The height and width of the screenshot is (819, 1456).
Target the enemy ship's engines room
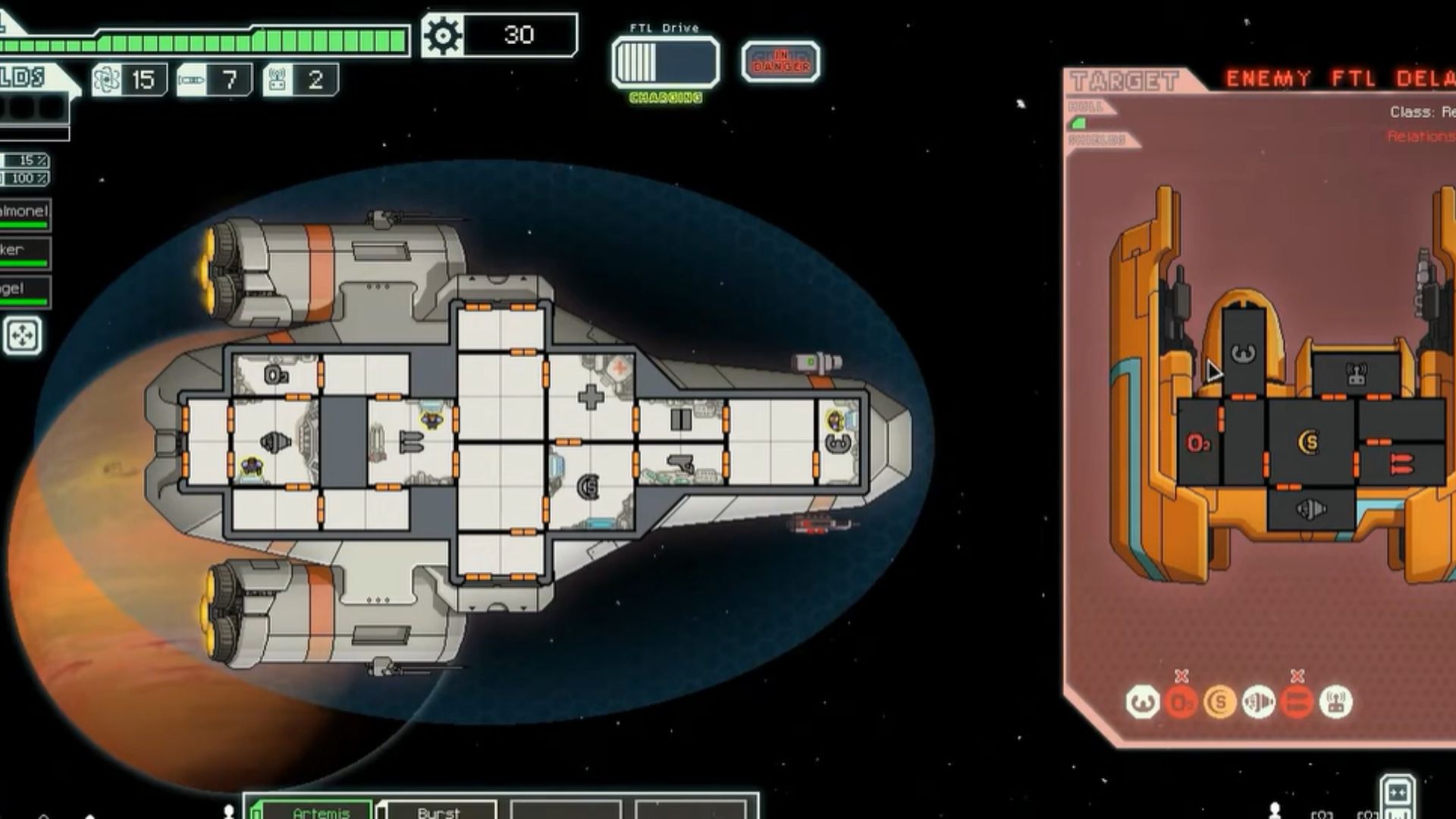point(1310,509)
